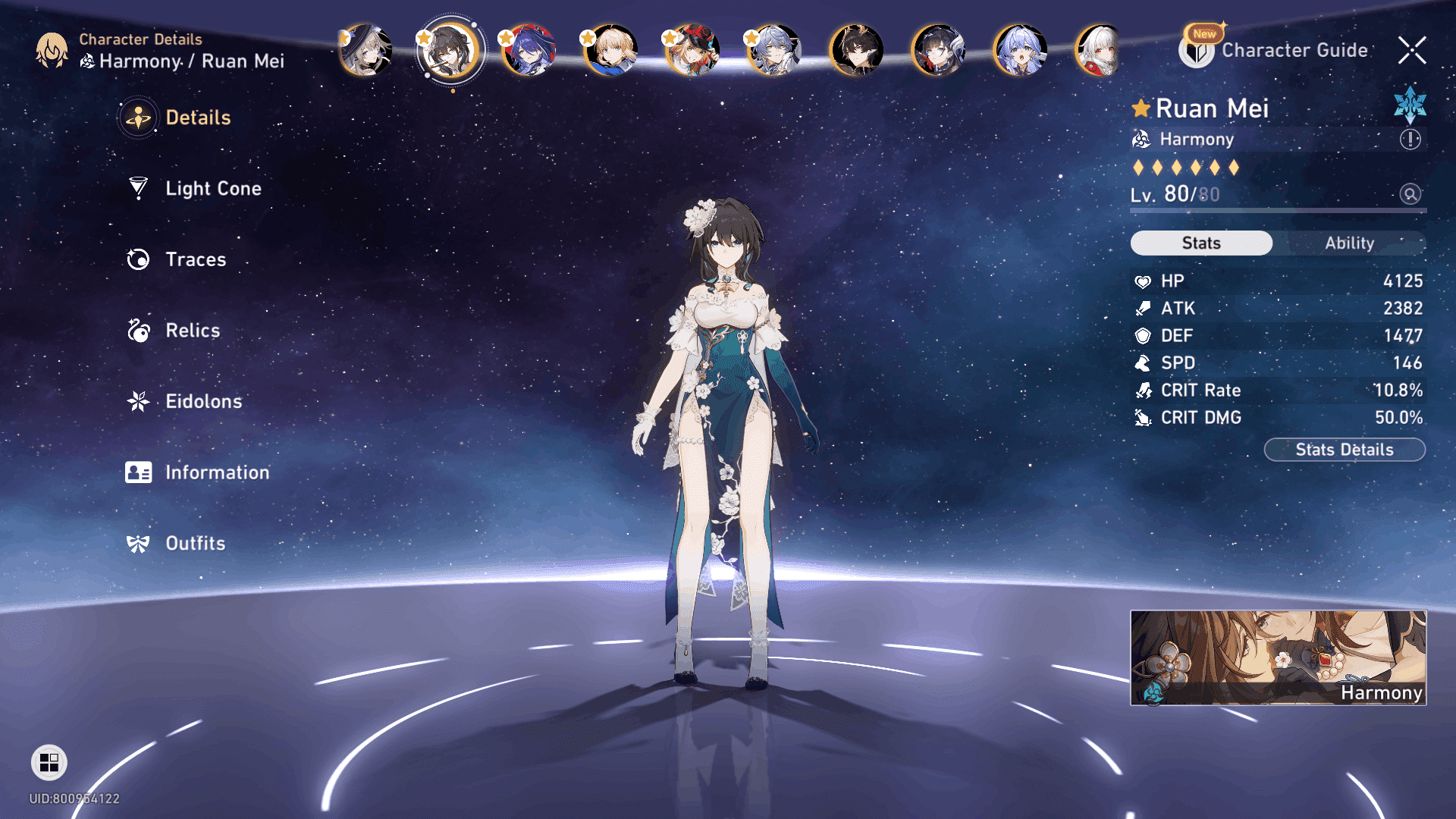Select the blonde-haired character portrait
This screenshot has height=819, width=1456.
click(x=611, y=51)
